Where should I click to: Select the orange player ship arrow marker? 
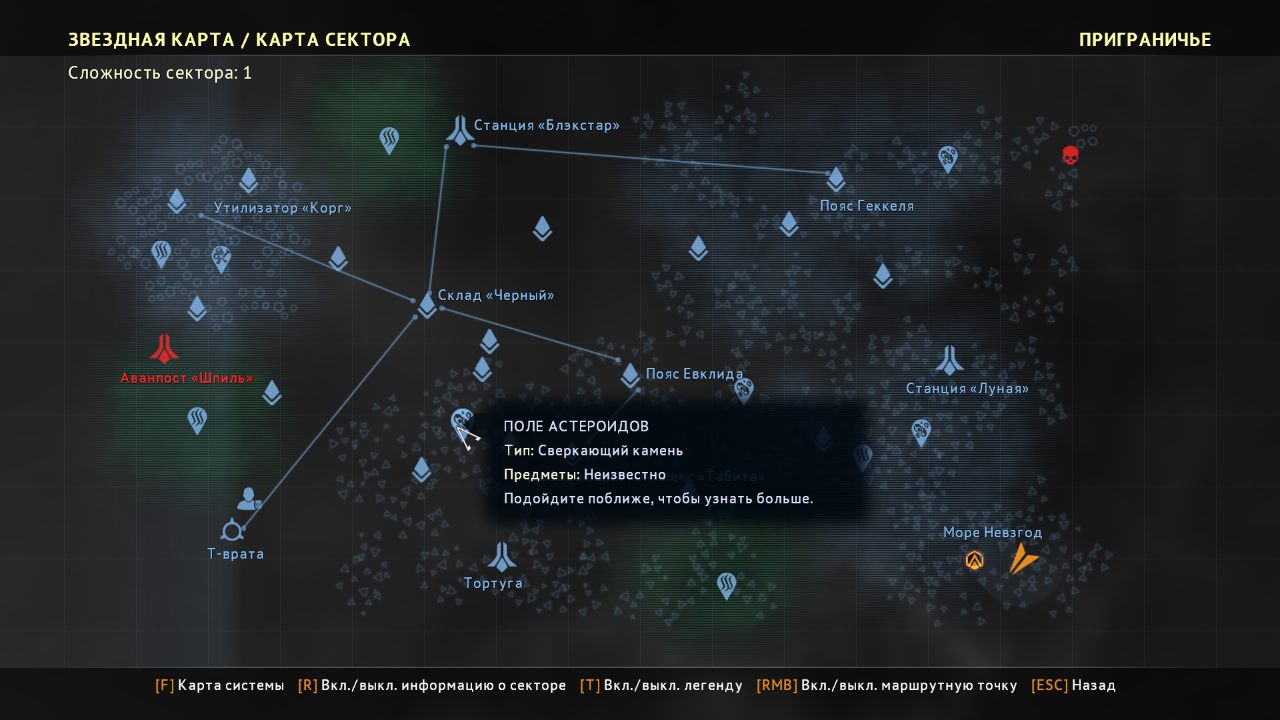tap(1021, 558)
